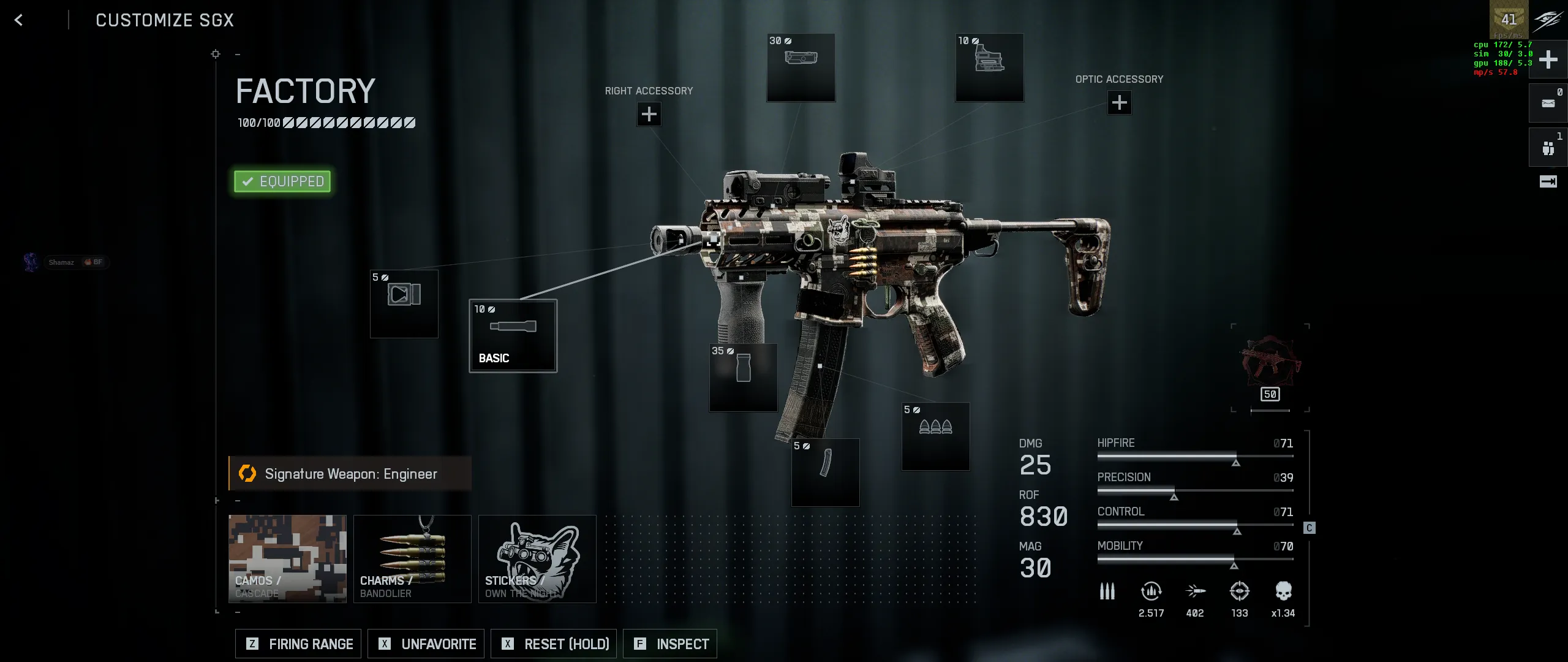
Task: Inspect the weapon
Action: click(x=670, y=644)
